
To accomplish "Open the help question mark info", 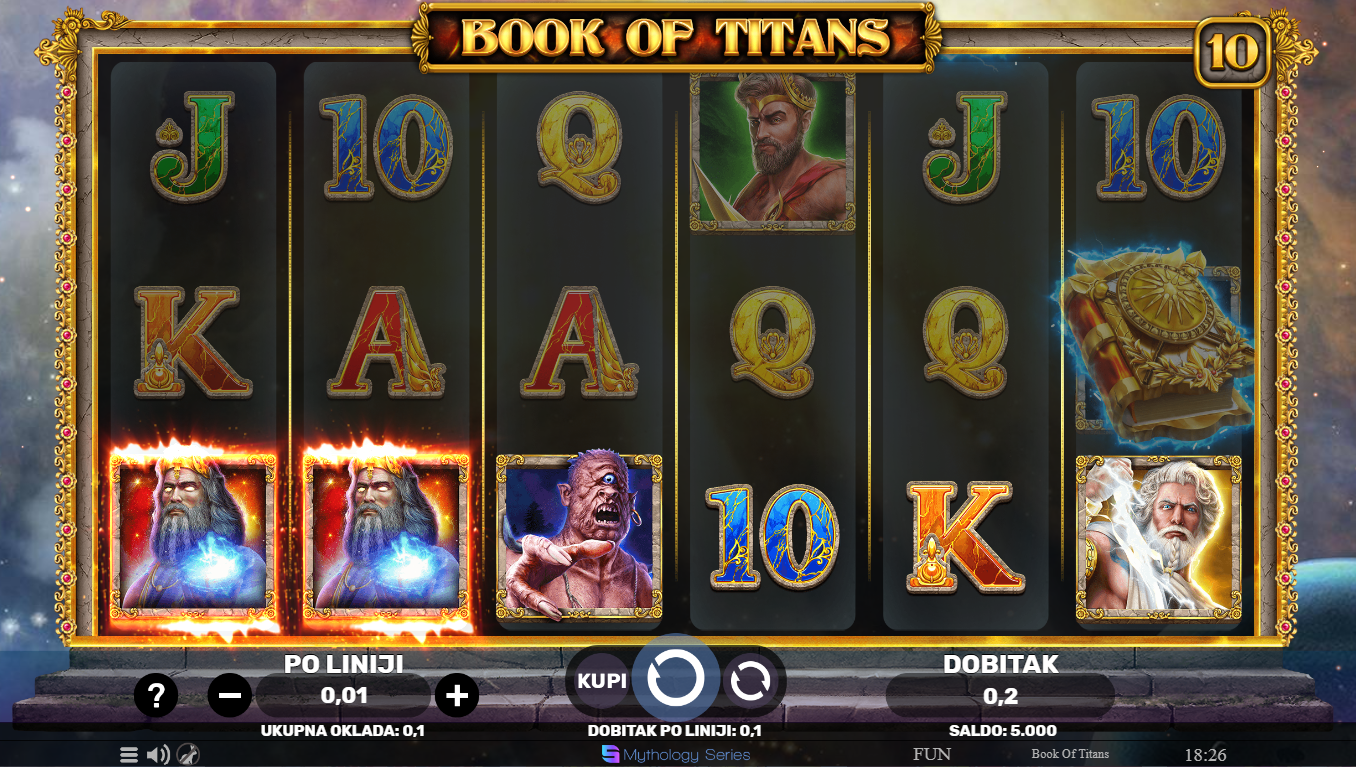I will (156, 695).
